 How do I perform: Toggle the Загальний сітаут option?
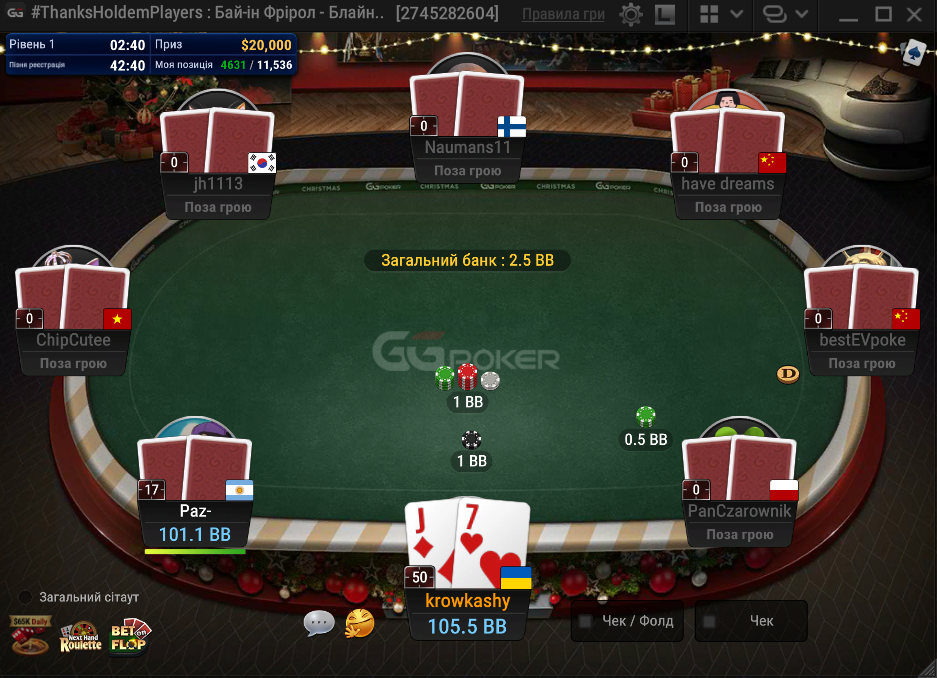click(26, 597)
